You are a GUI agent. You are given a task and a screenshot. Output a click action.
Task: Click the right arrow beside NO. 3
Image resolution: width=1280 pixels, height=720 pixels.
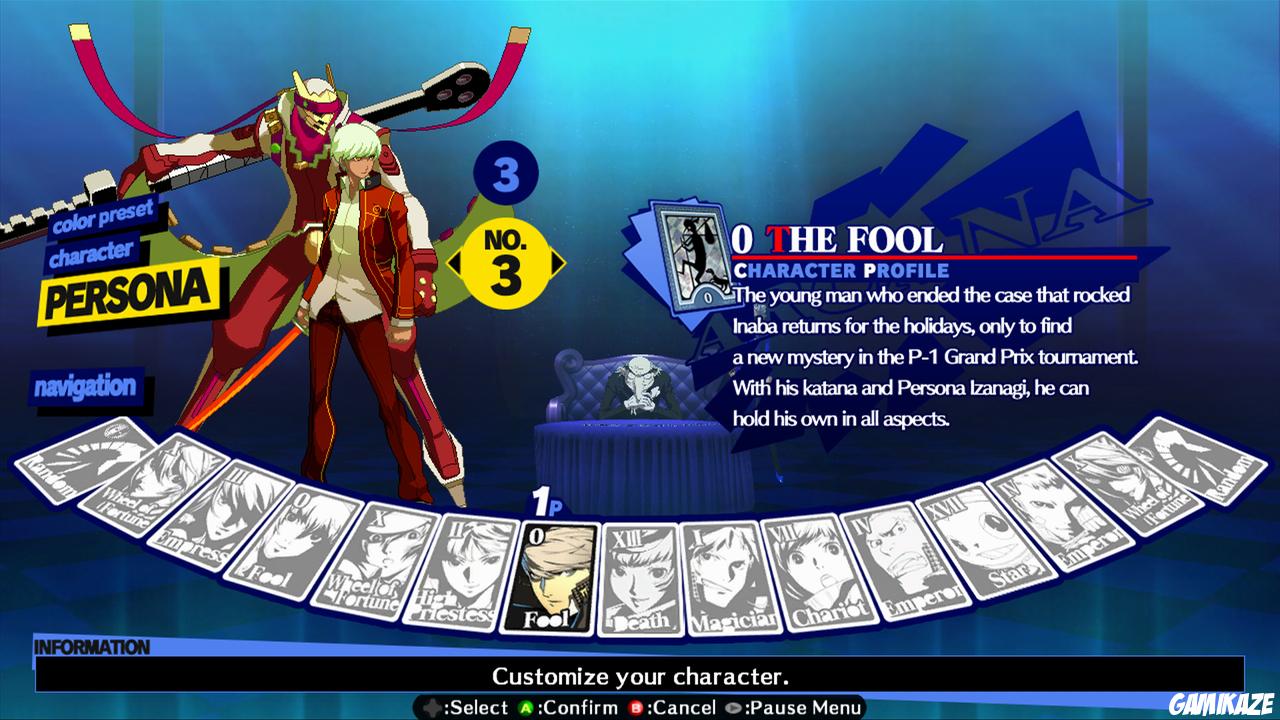[x=555, y=262]
